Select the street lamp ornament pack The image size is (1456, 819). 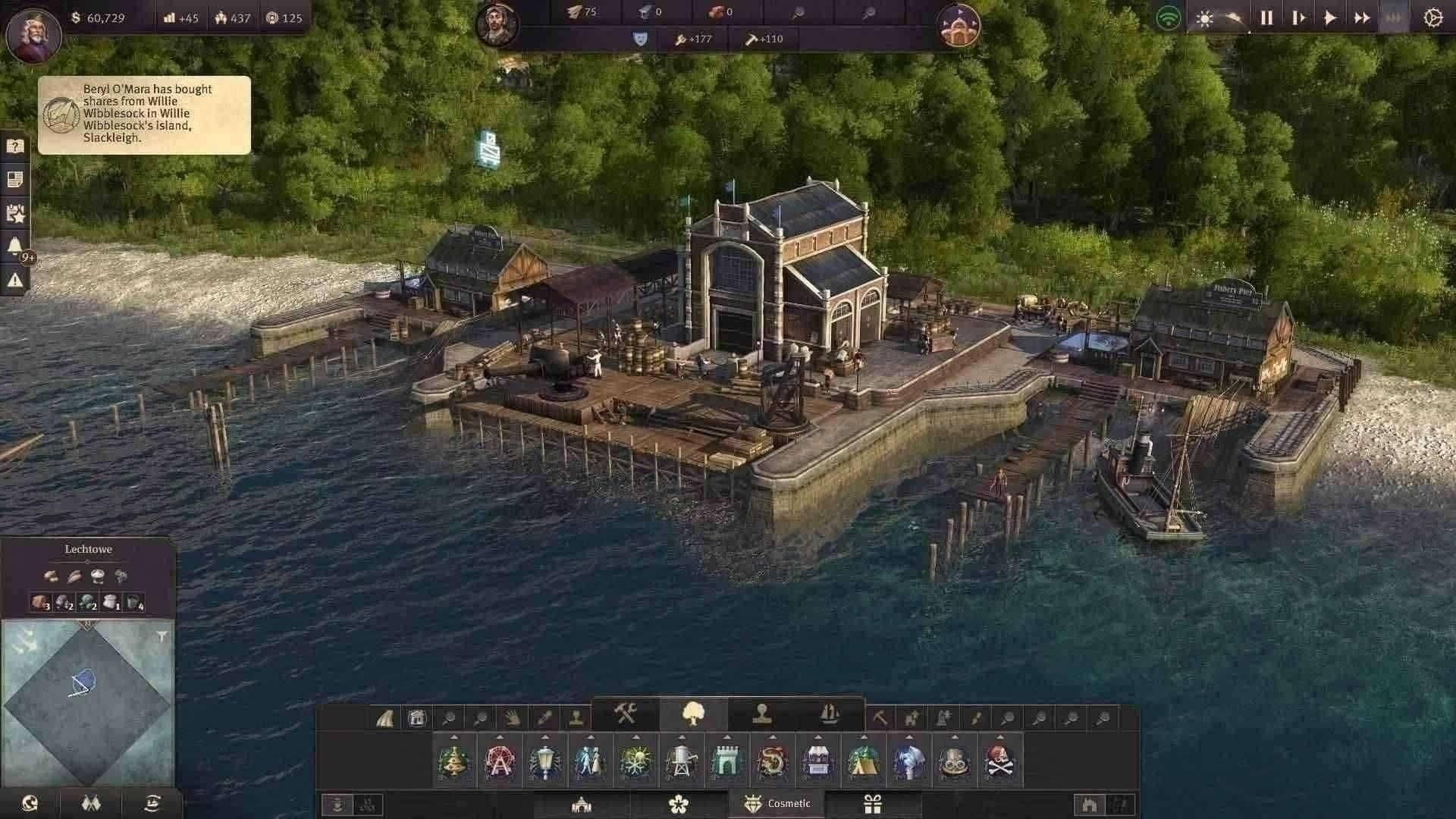pos(544,761)
